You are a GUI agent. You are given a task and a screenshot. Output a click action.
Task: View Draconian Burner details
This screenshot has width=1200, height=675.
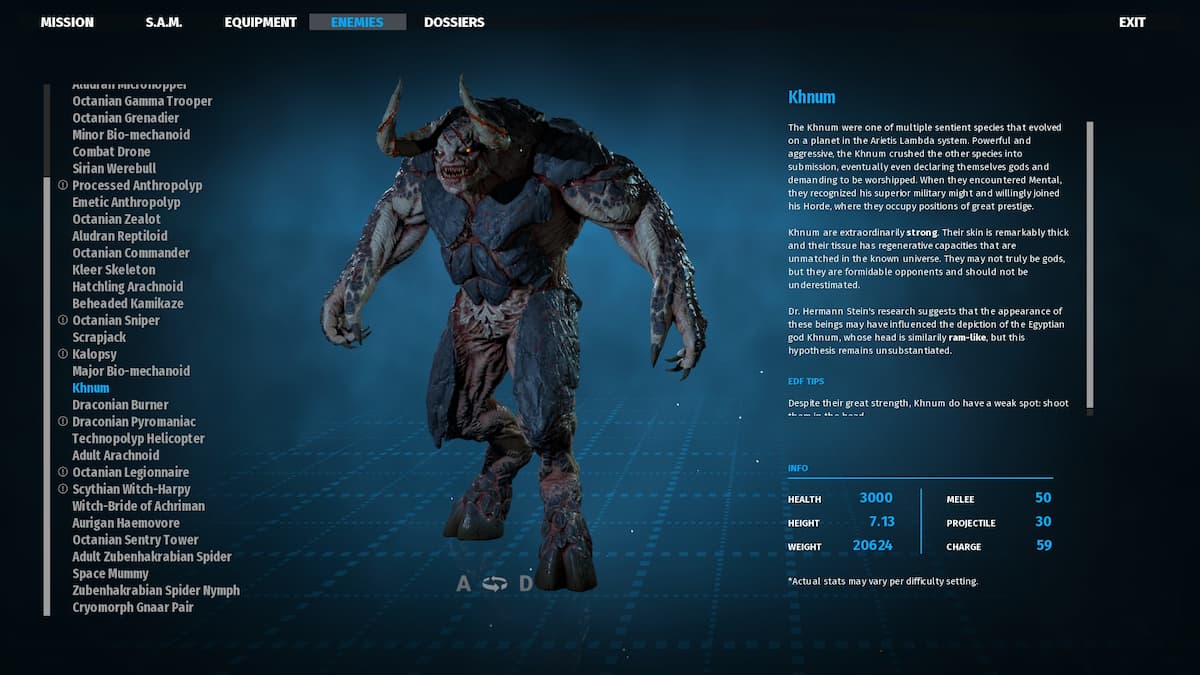[120, 405]
